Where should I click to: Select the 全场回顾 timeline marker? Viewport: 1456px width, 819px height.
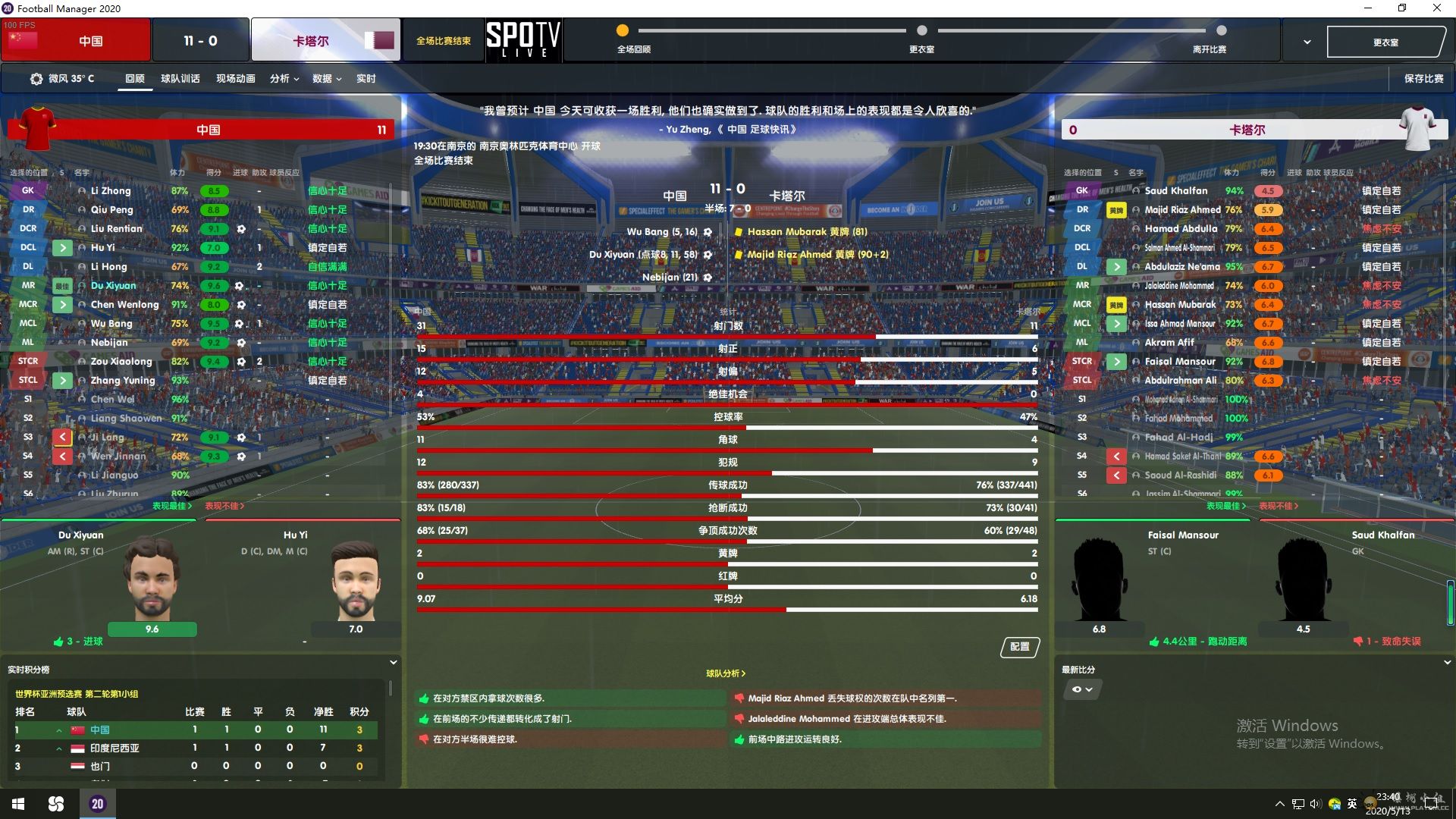point(623,31)
